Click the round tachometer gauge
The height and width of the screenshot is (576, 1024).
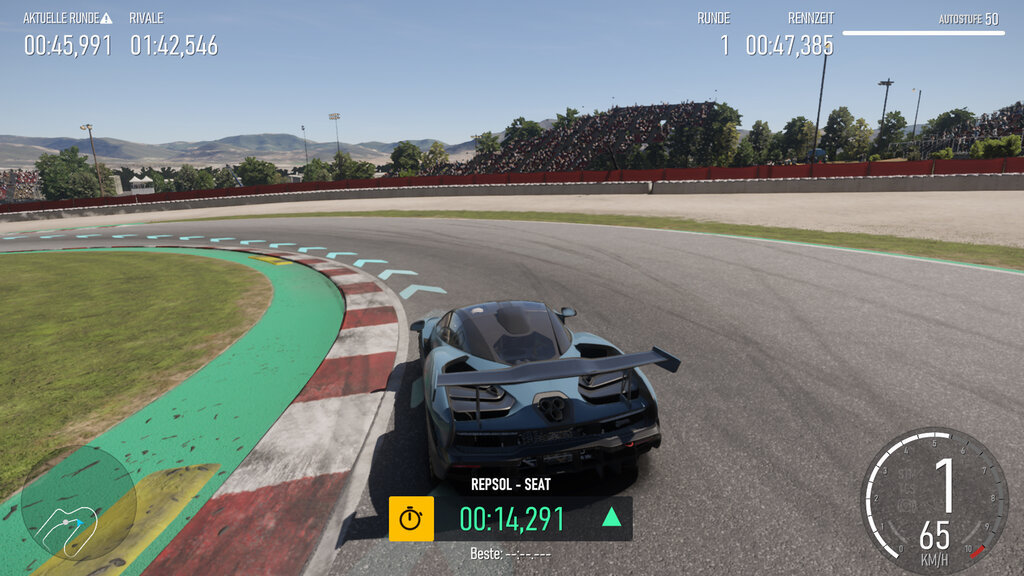pos(934,501)
